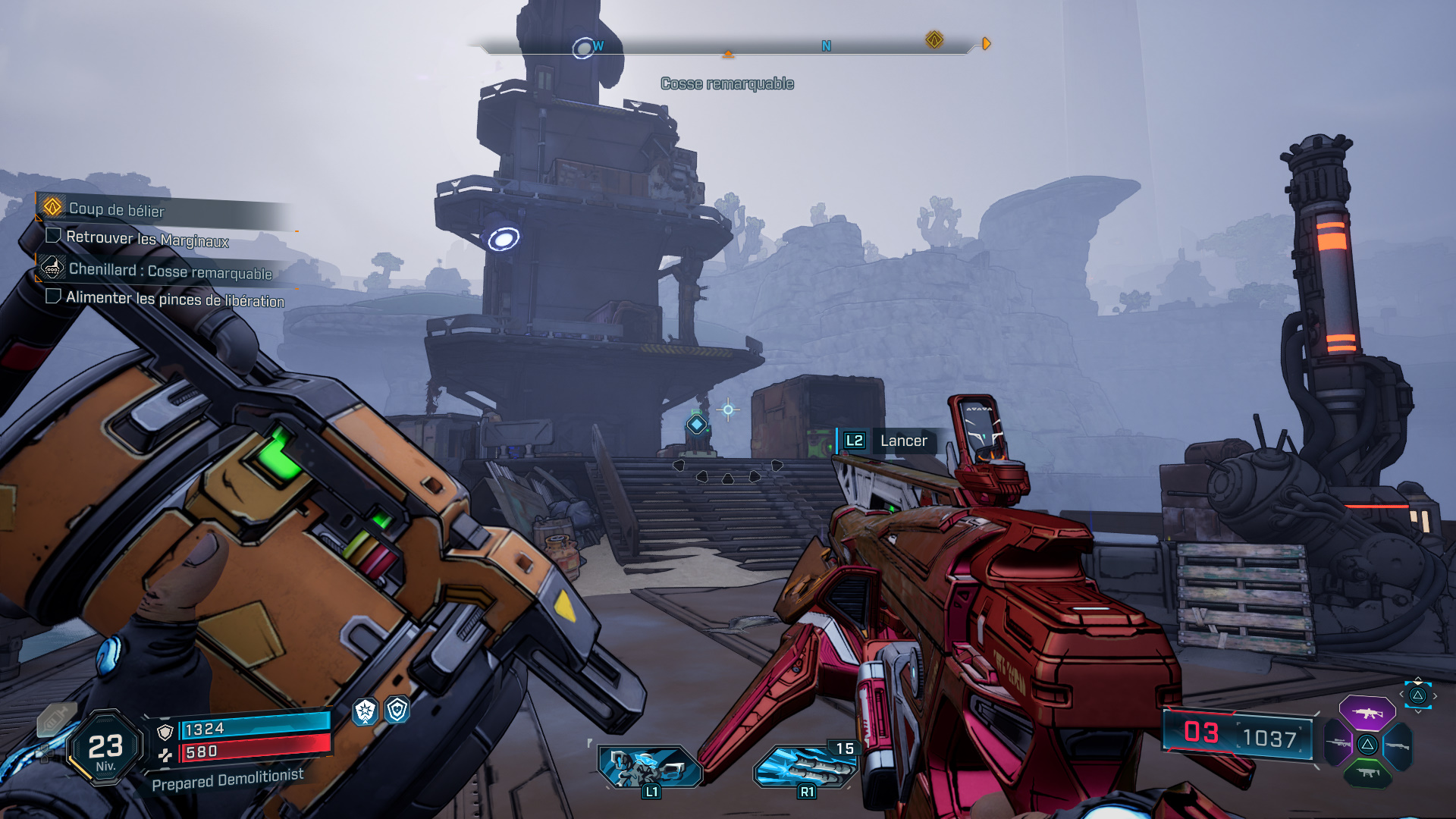Screen dimensions: 1456x819
Task: Select the Coup de bélier quest title entry
Action: (x=117, y=210)
